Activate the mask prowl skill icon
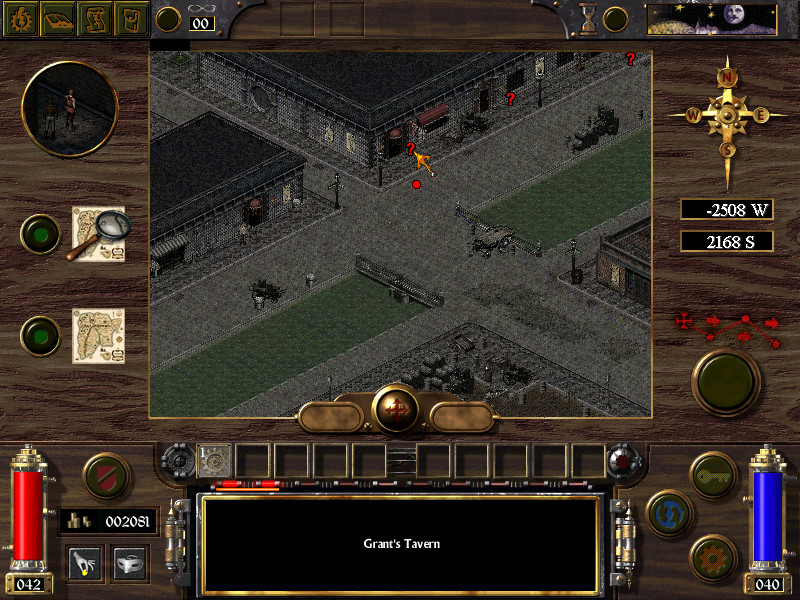Screen dimensions: 800x600 (130, 565)
